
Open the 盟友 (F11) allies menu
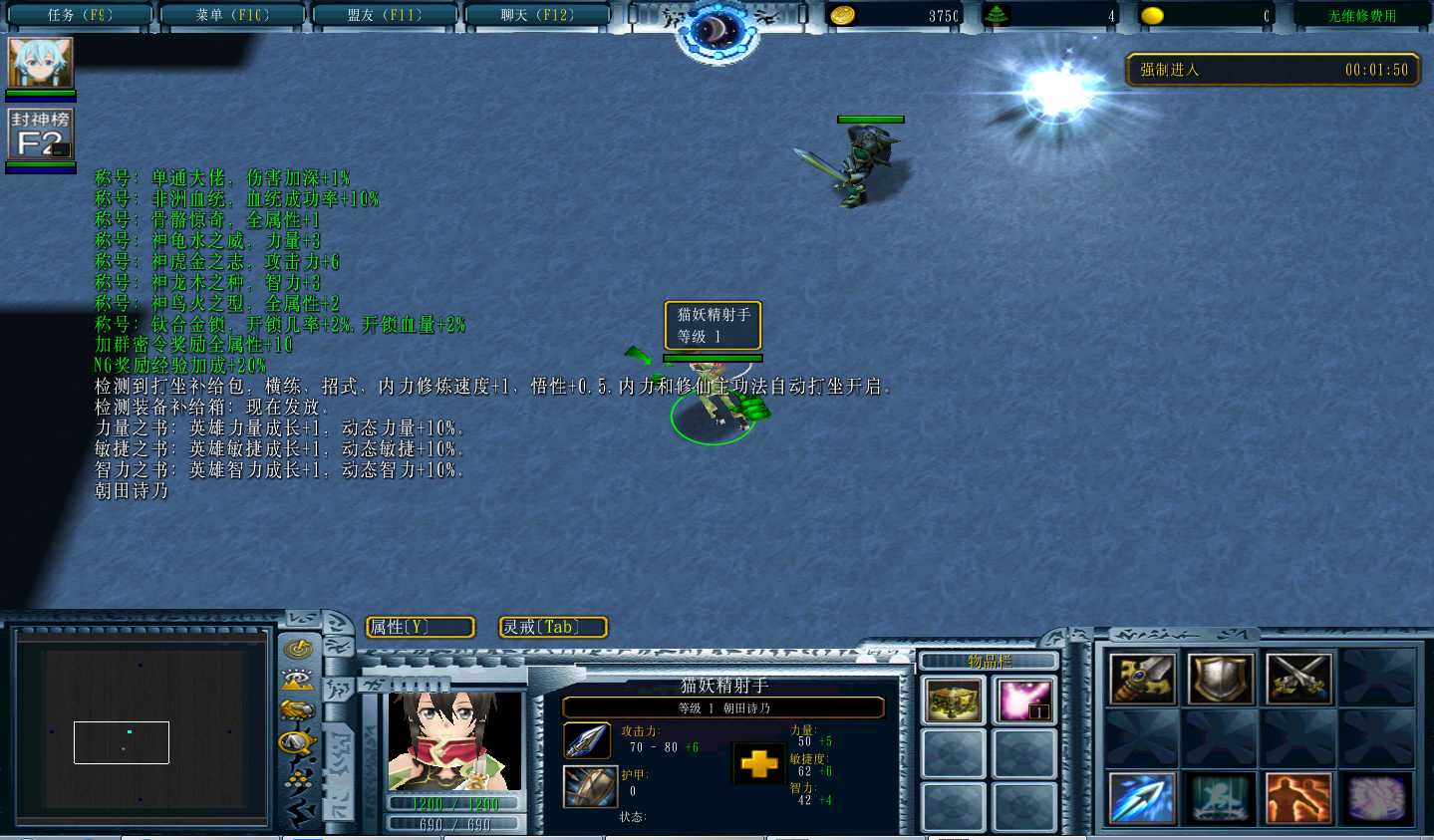click(385, 15)
